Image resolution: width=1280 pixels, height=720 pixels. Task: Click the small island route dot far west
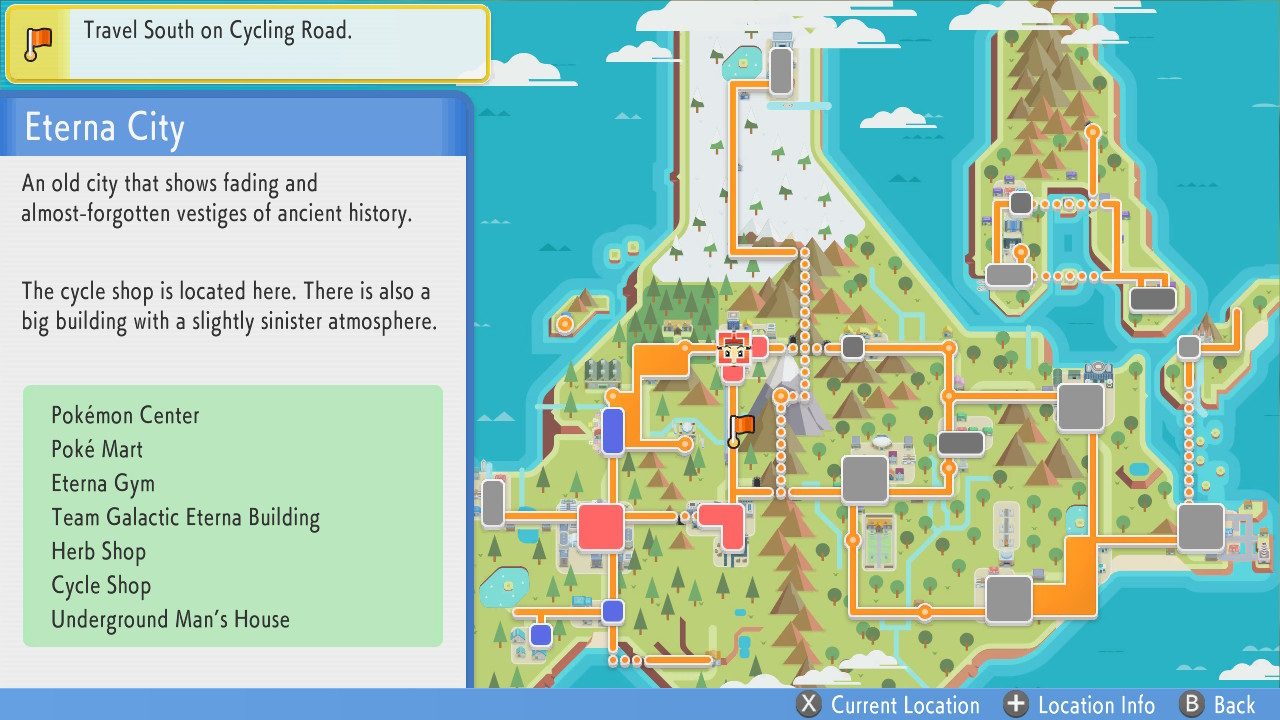point(563,324)
